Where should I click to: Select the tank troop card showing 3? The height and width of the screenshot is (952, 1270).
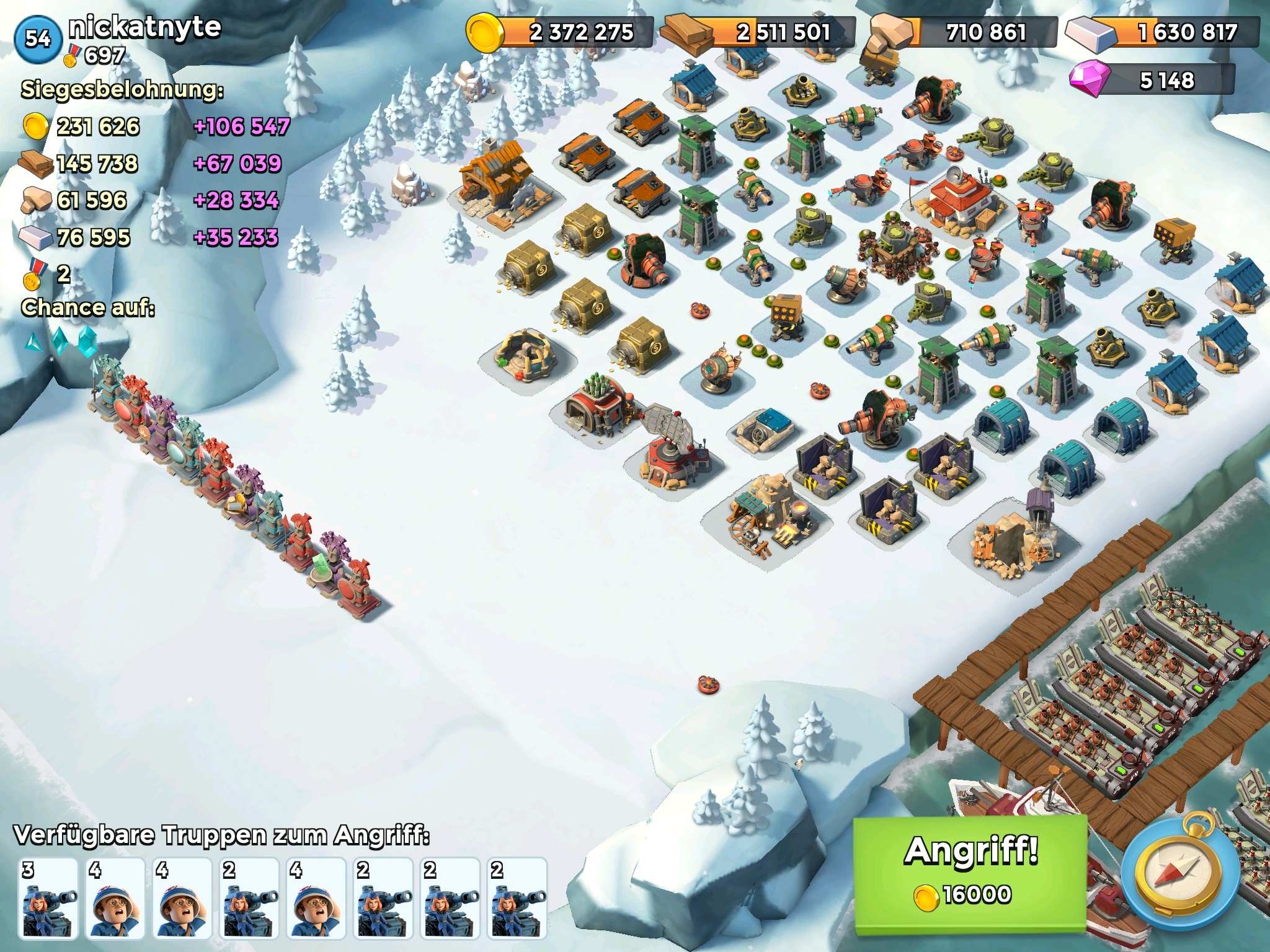pyautogui.click(x=48, y=897)
